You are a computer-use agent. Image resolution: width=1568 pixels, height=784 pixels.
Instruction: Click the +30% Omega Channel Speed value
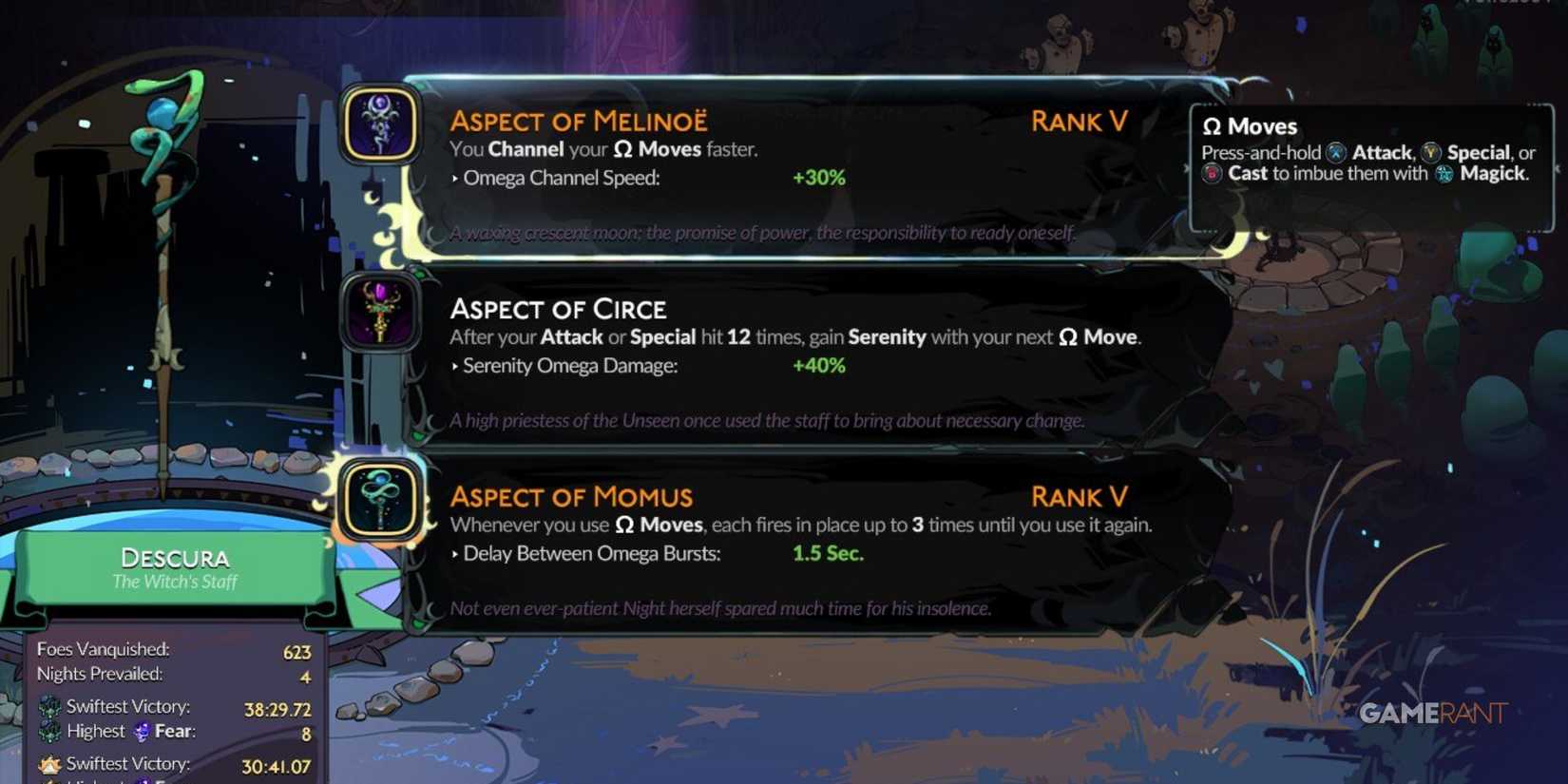click(819, 177)
